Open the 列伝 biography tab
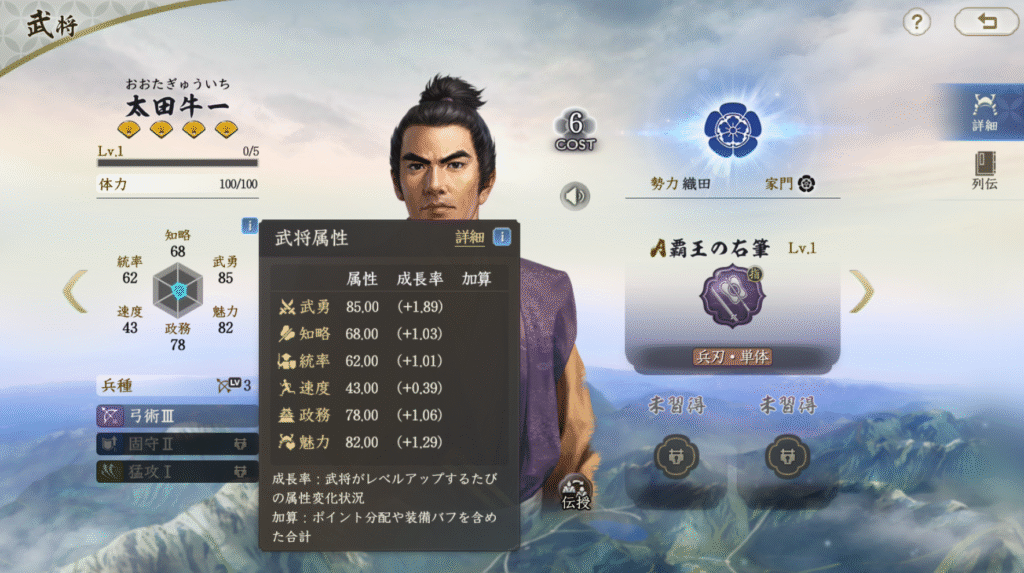 point(984,172)
